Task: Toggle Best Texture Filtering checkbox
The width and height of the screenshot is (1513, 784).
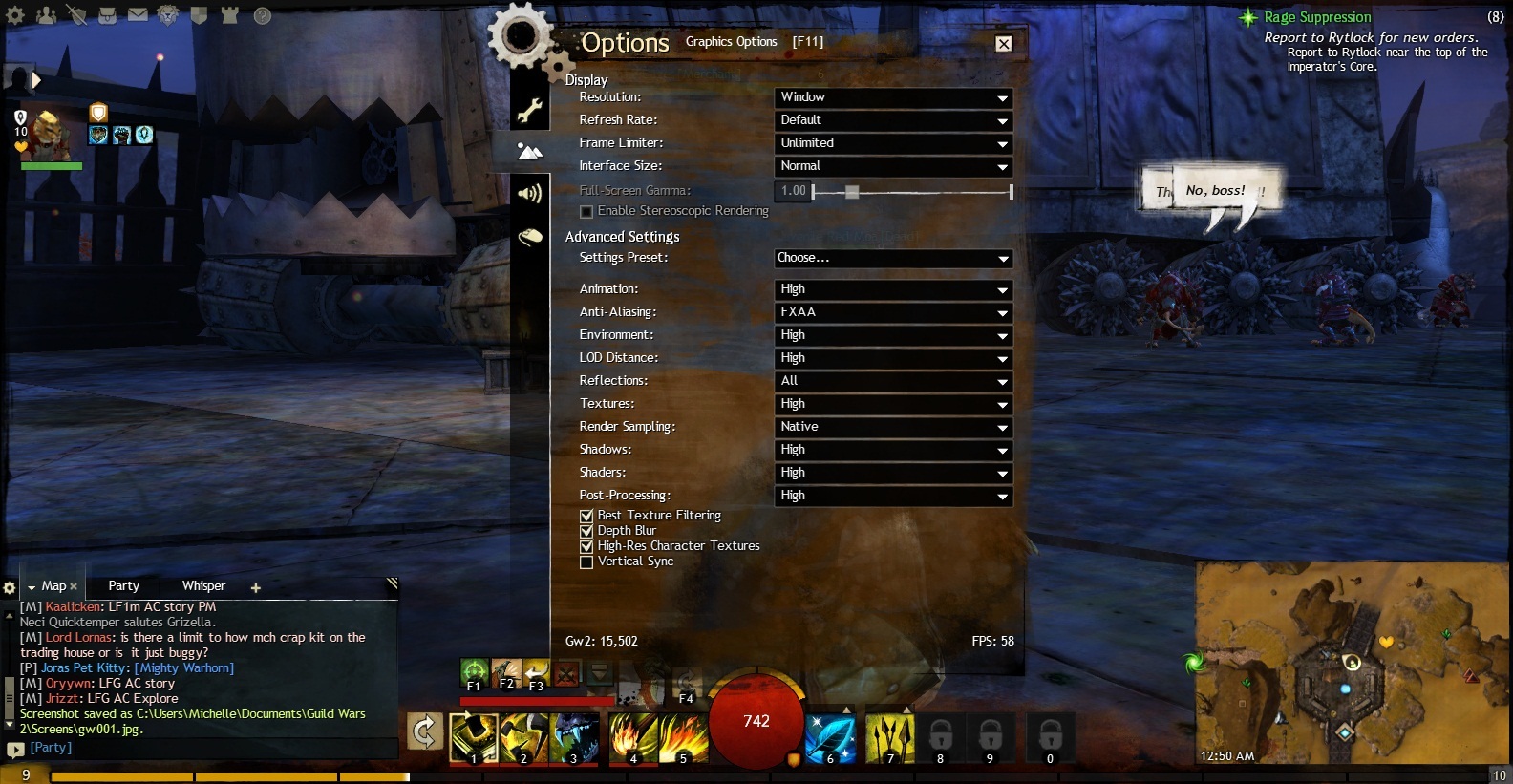Action: 586,516
